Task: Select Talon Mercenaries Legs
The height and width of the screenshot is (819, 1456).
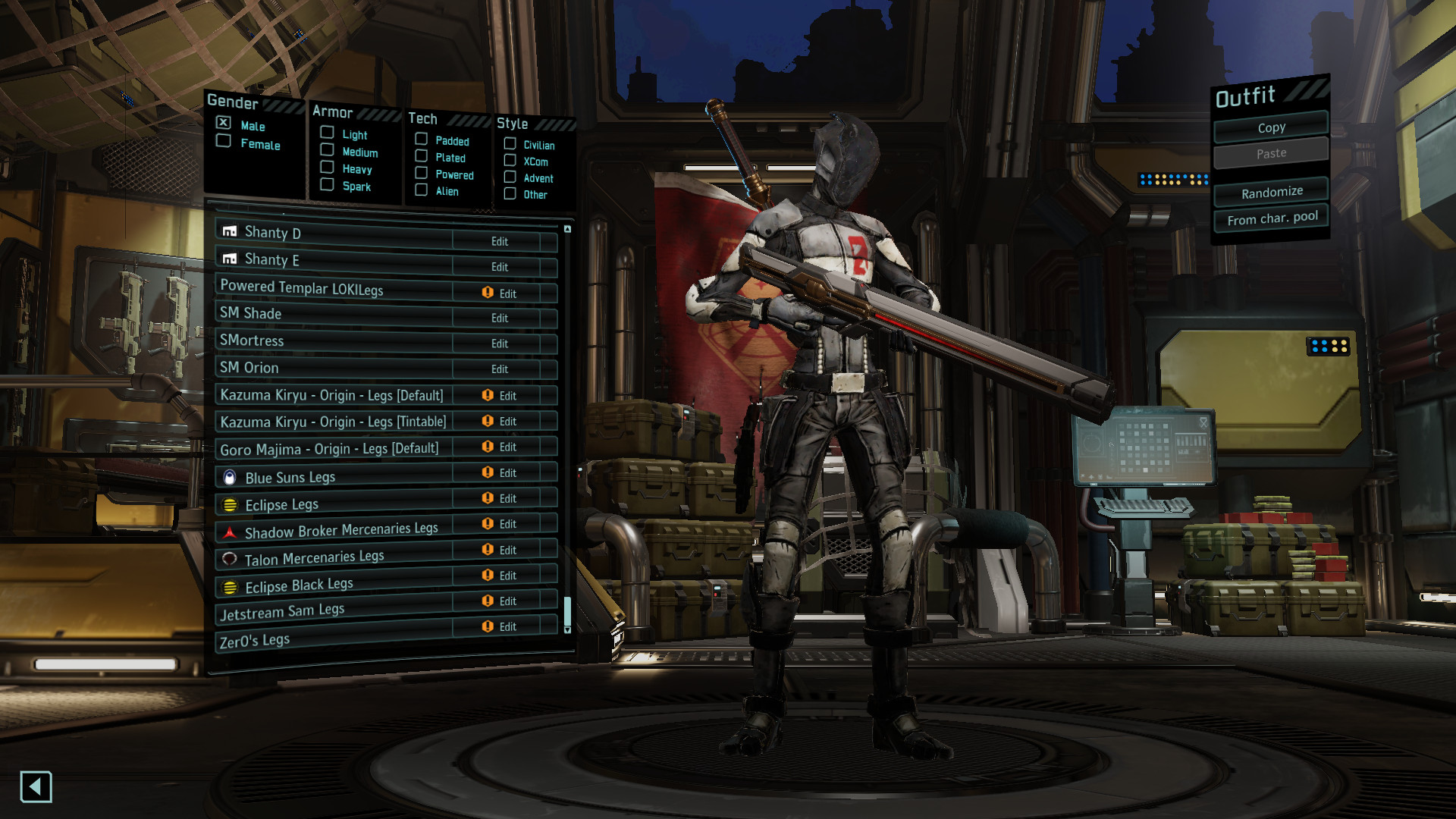Action: point(334,557)
